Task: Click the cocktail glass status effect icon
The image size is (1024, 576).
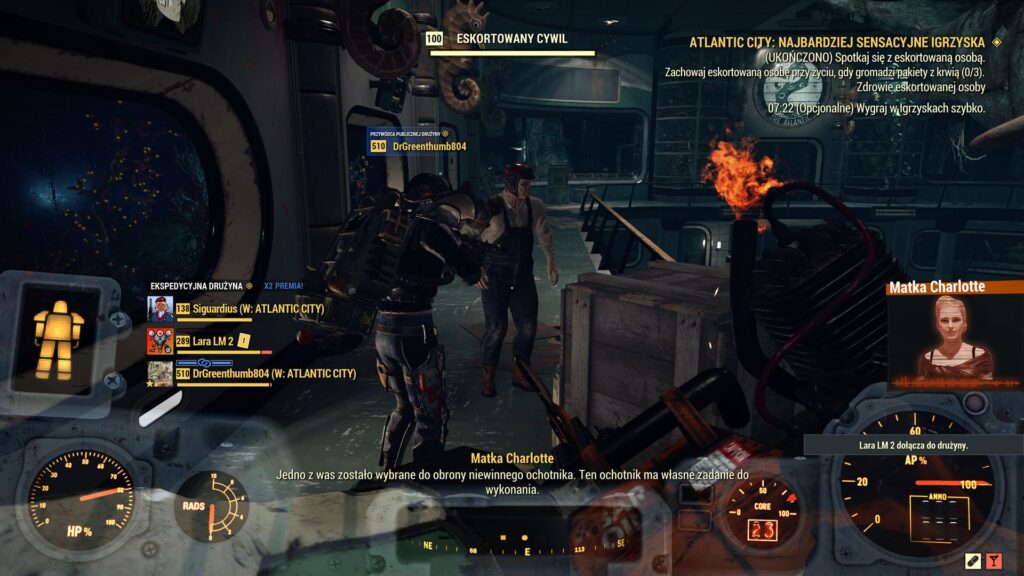Action: click(x=994, y=561)
